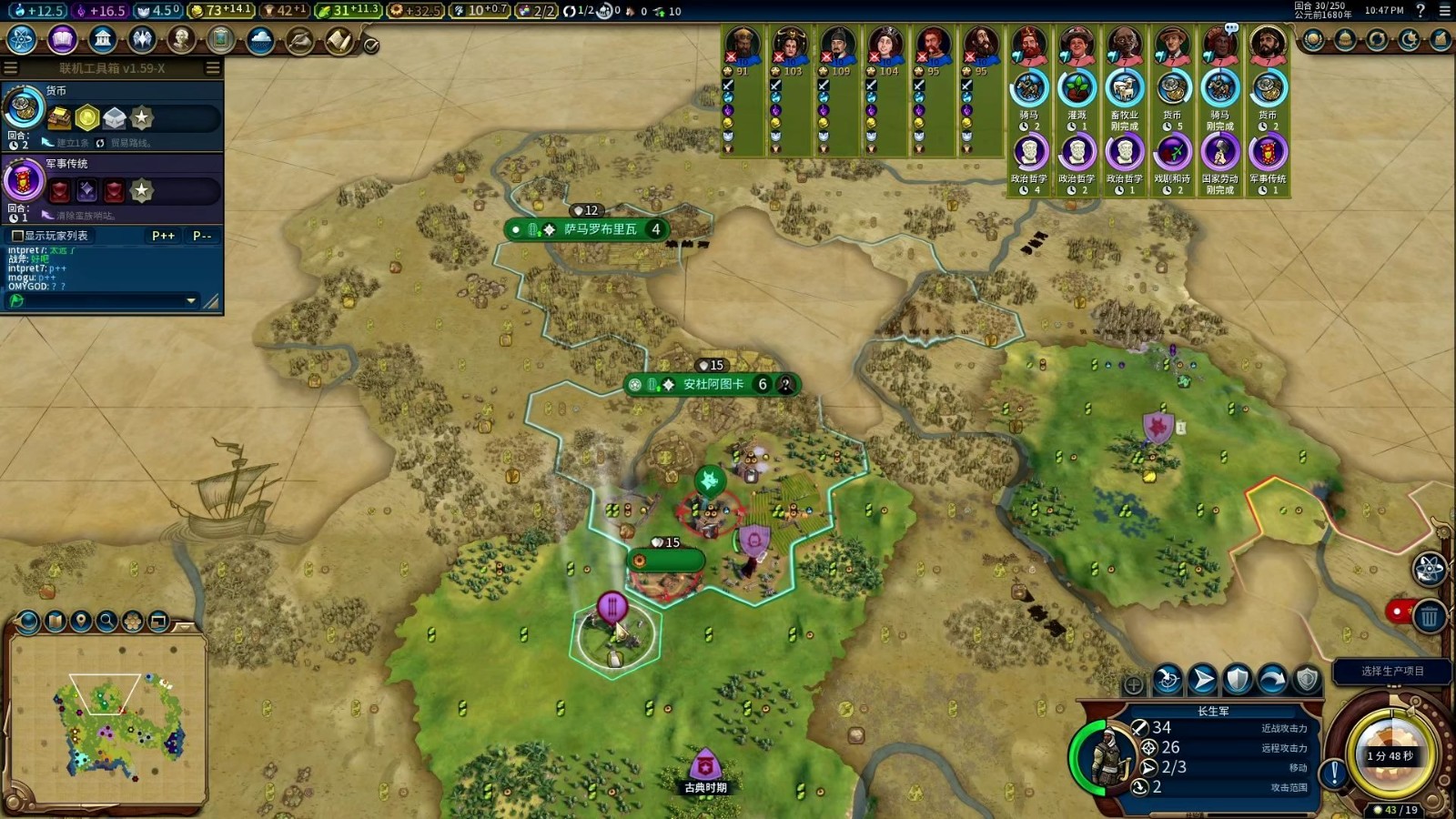
Task: Choose the fortify shield unit action
Action: pos(1238,679)
